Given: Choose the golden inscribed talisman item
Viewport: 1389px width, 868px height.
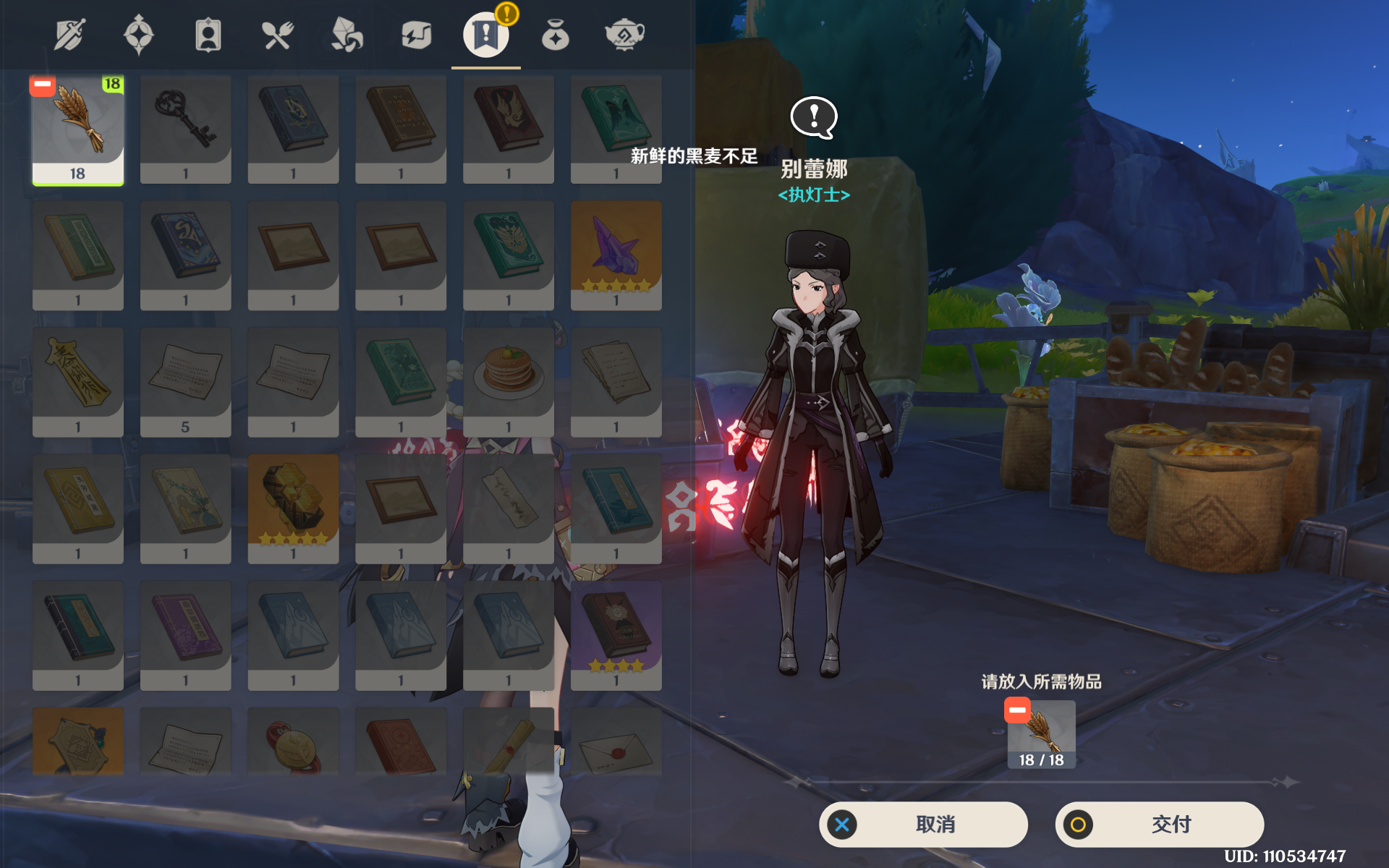Looking at the screenshot, I should tap(78, 383).
